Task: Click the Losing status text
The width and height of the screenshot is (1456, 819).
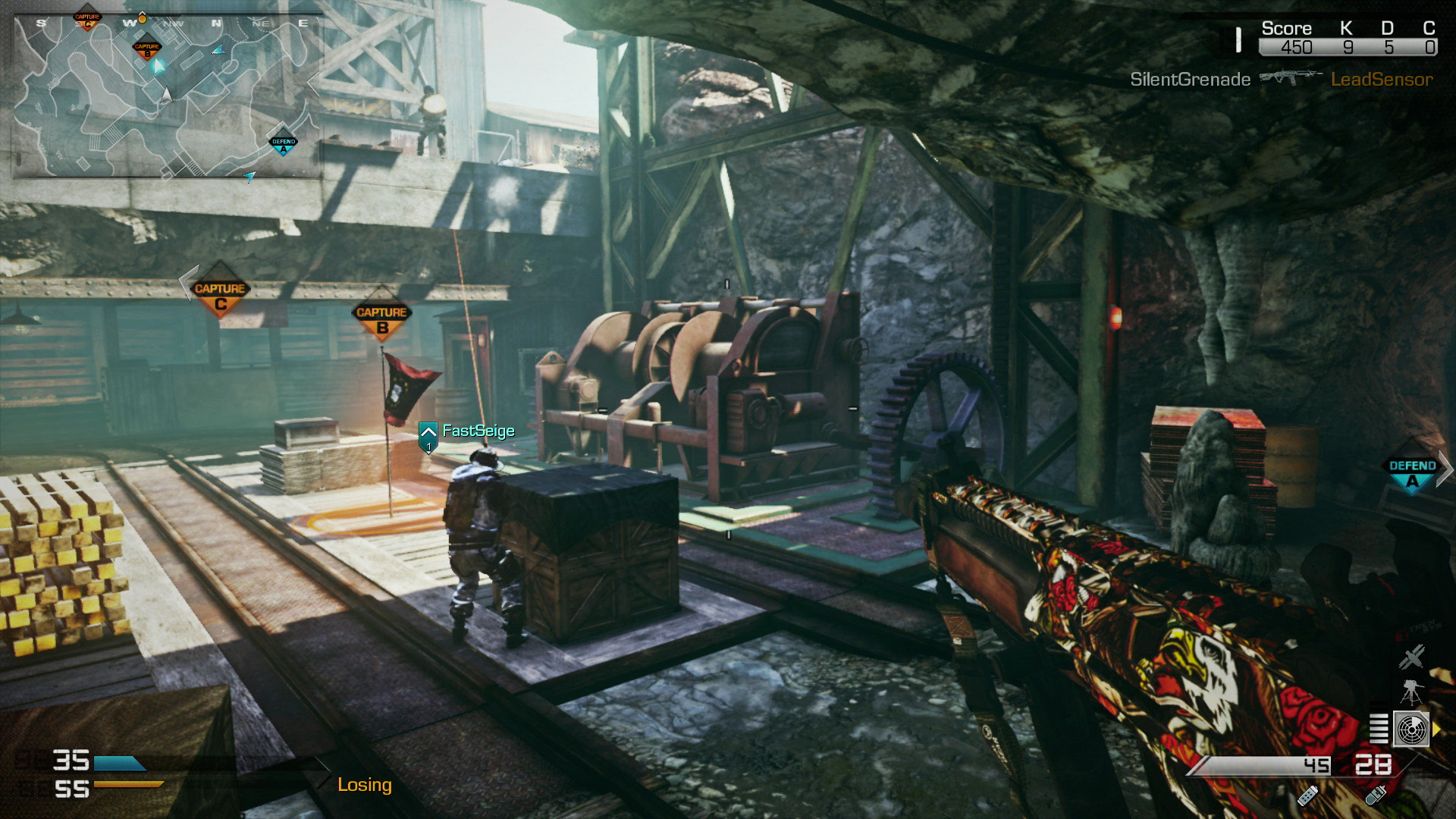Action: coord(366,786)
